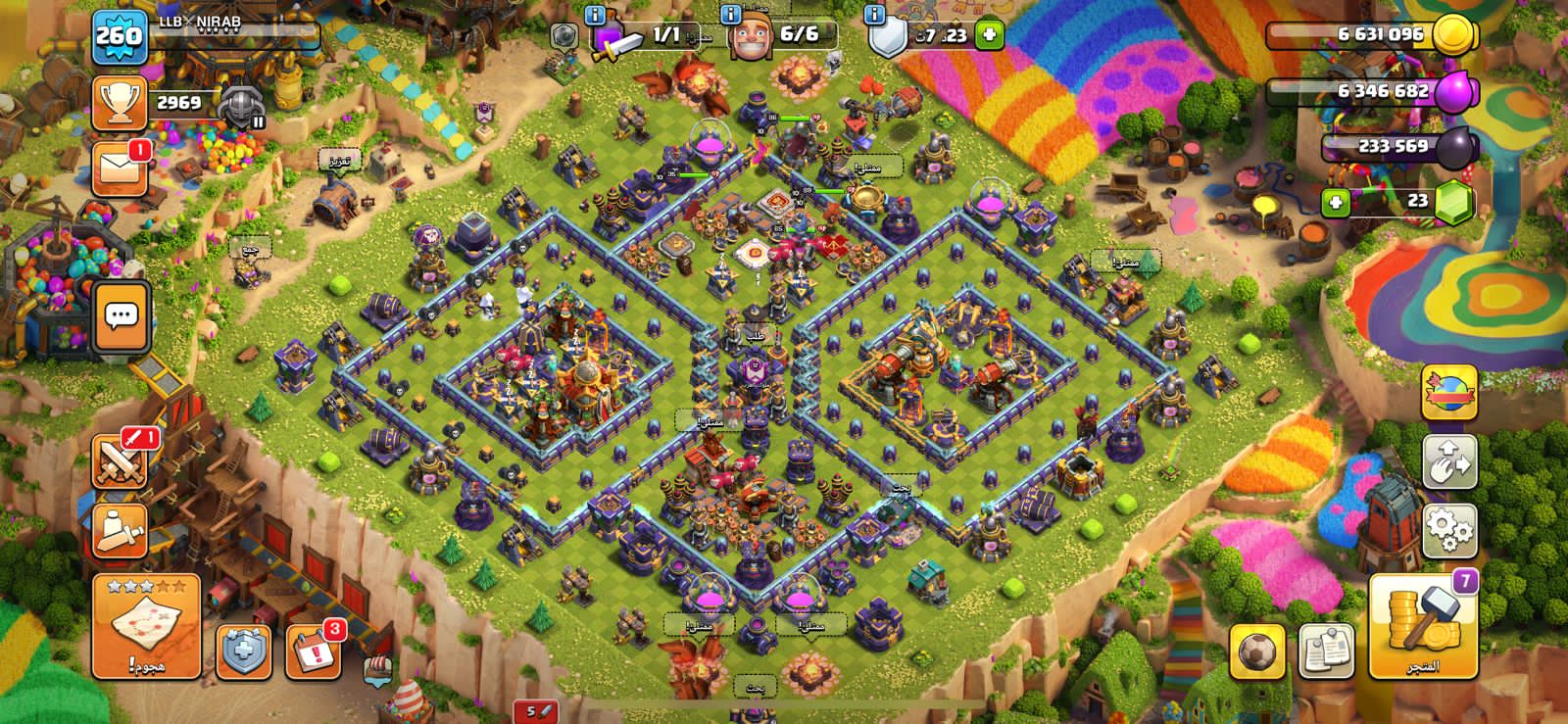Screen dimensions: 1568x724
Task: Open the trophy ranking icon
Action: [120, 102]
